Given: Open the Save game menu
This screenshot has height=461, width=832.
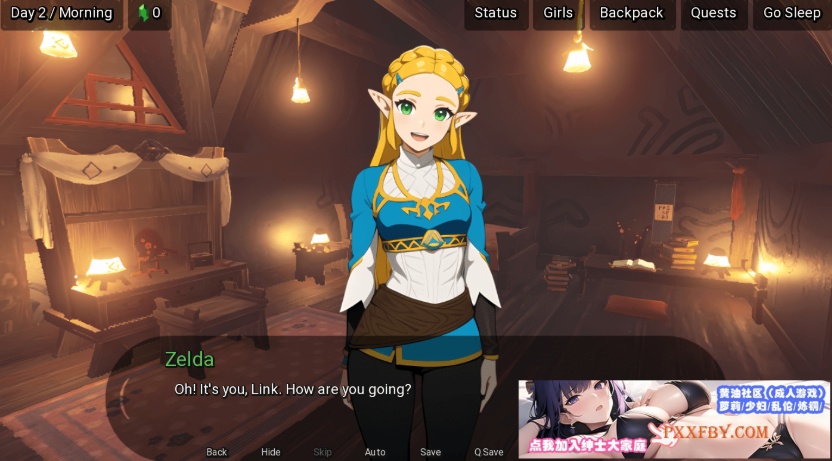Looking at the screenshot, I should pyautogui.click(x=430, y=452).
